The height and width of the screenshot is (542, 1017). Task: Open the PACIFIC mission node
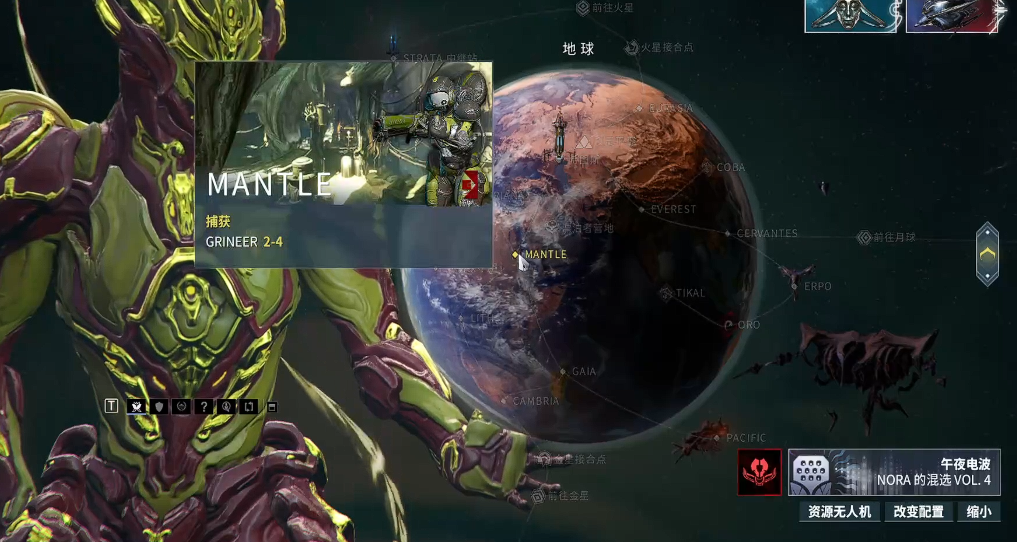coord(718,438)
